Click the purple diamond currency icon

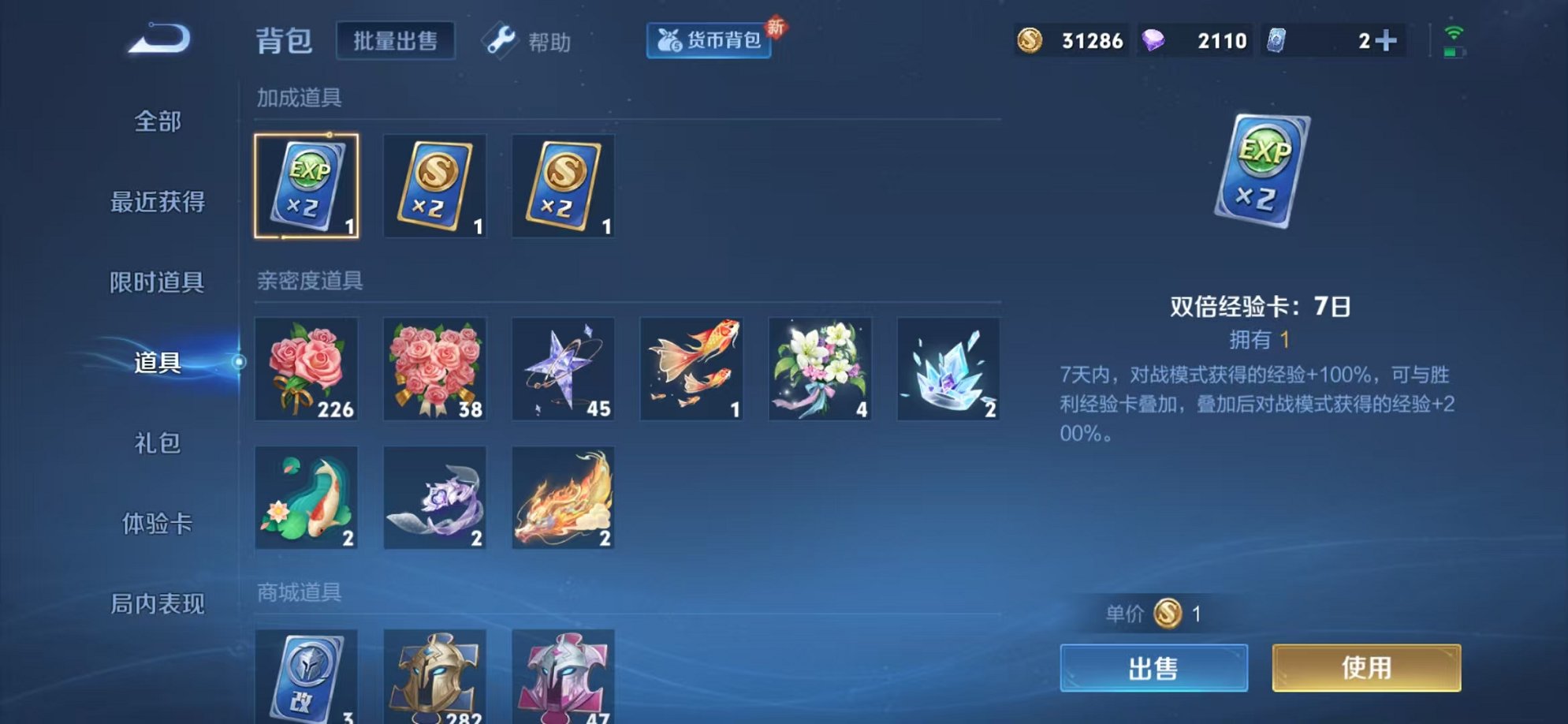tap(1152, 39)
